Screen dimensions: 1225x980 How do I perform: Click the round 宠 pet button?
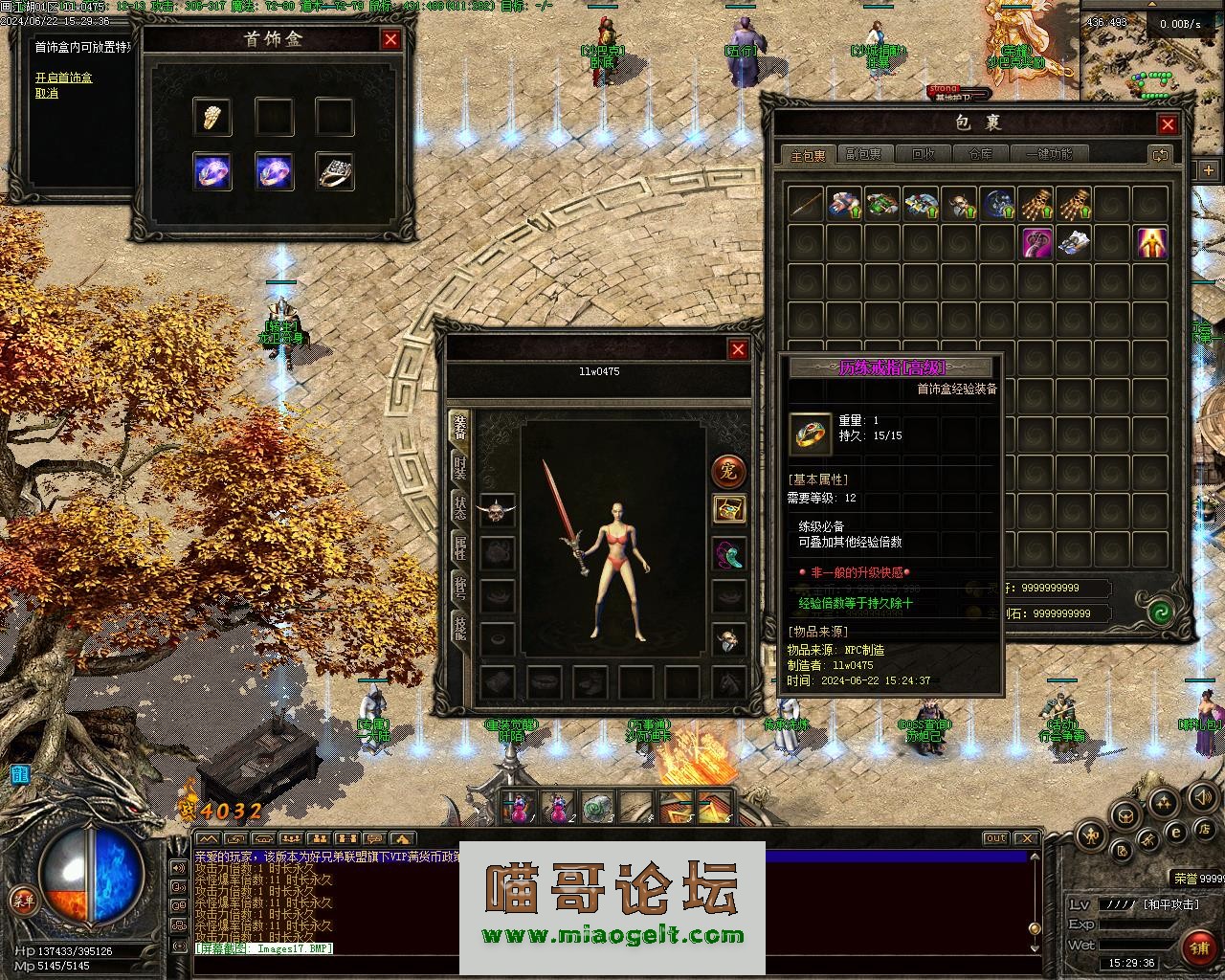point(729,471)
